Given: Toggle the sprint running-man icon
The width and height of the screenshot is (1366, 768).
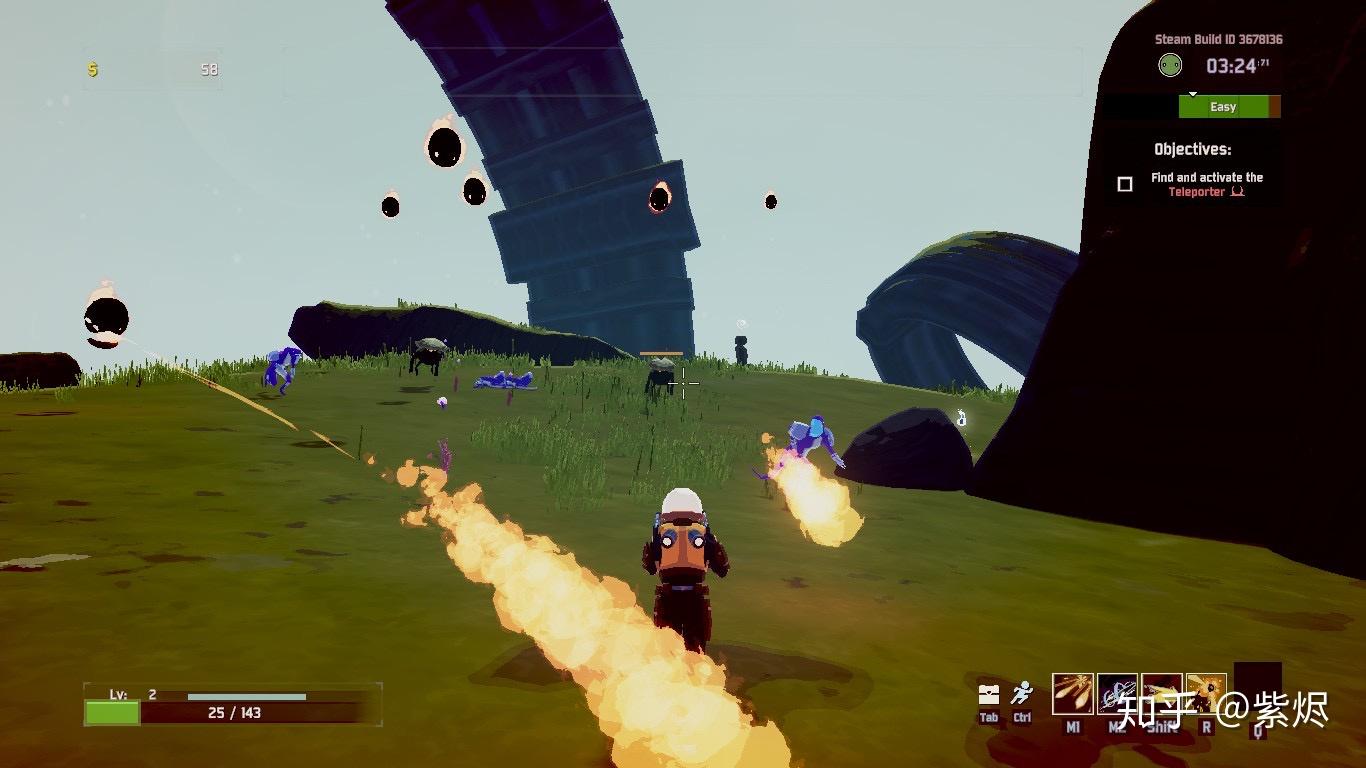Looking at the screenshot, I should tap(1021, 693).
